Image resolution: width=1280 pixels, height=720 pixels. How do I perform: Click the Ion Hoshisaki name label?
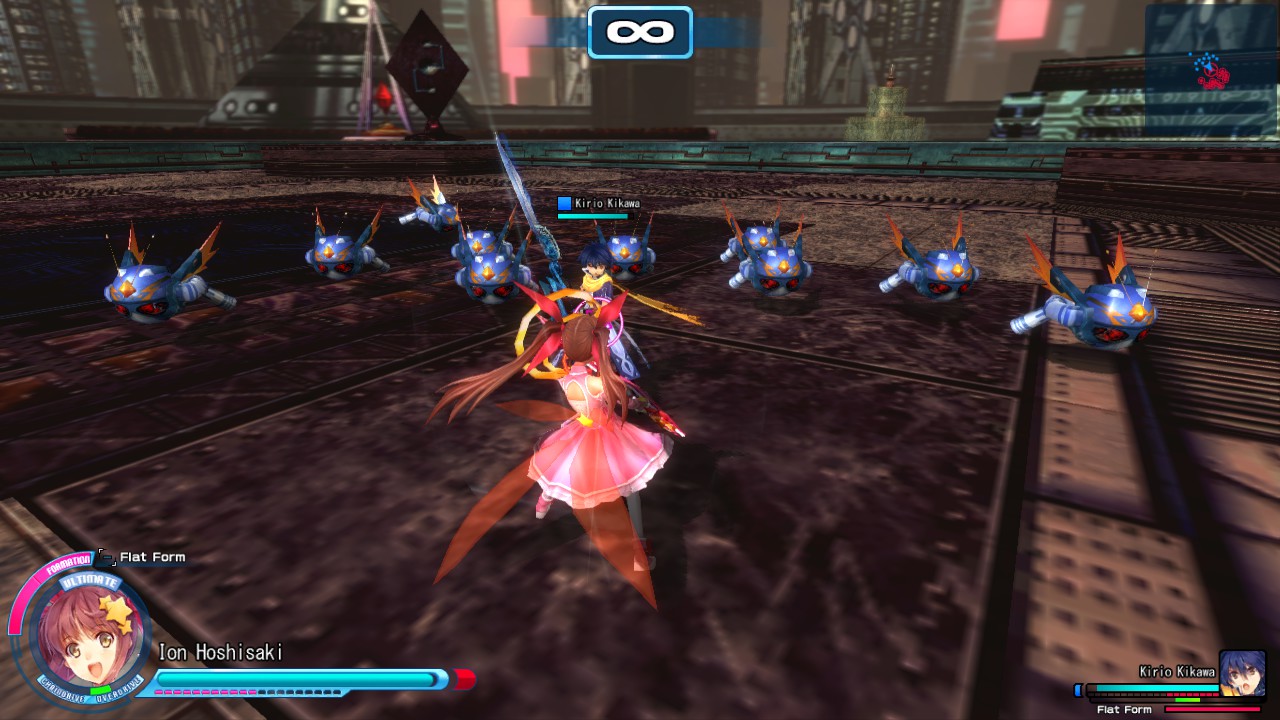click(219, 651)
